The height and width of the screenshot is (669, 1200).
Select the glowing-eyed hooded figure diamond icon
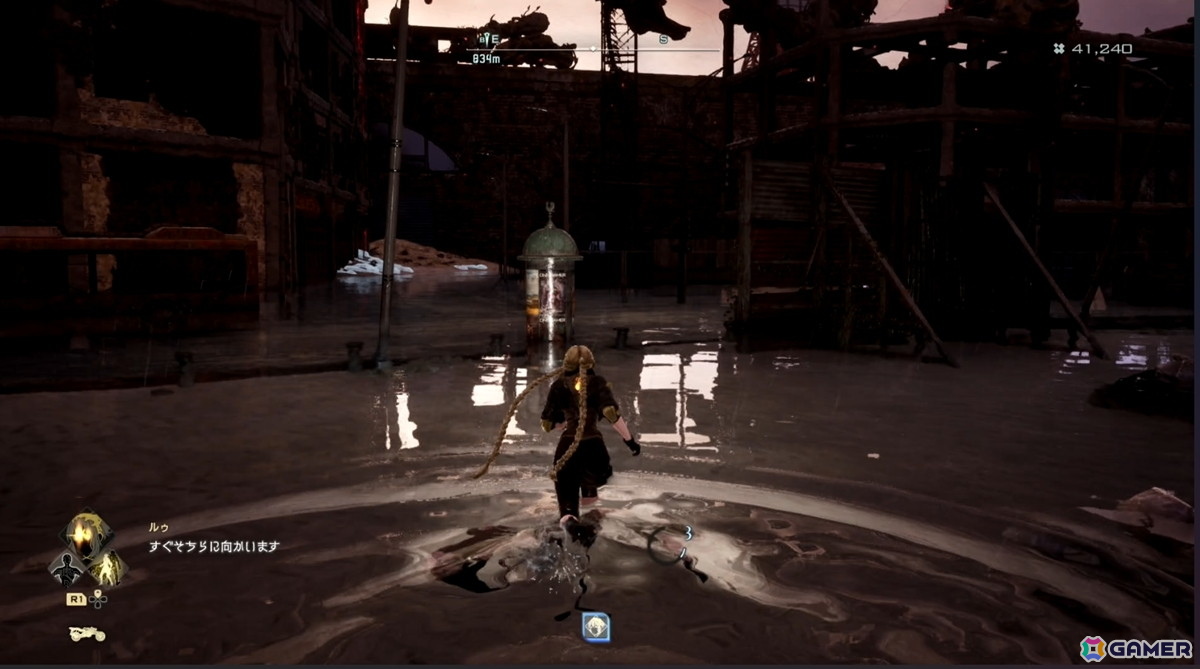(87, 537)
